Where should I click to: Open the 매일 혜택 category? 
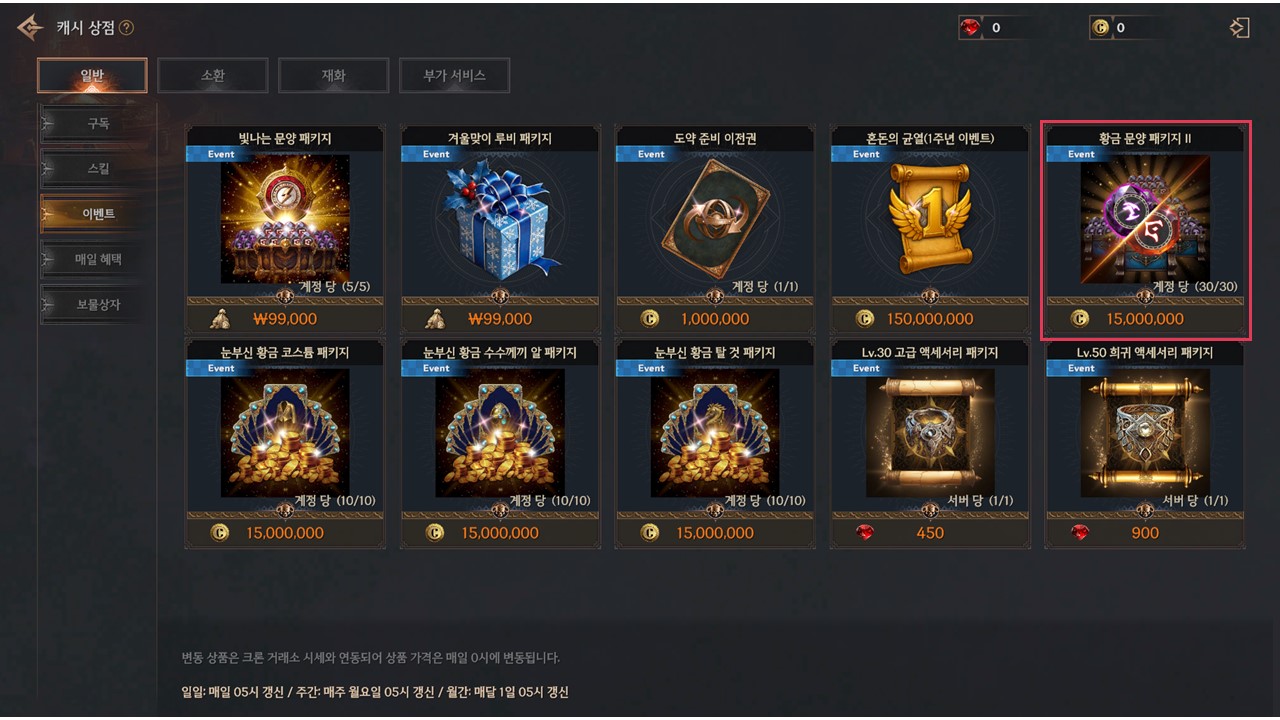(x=97, y=259)
